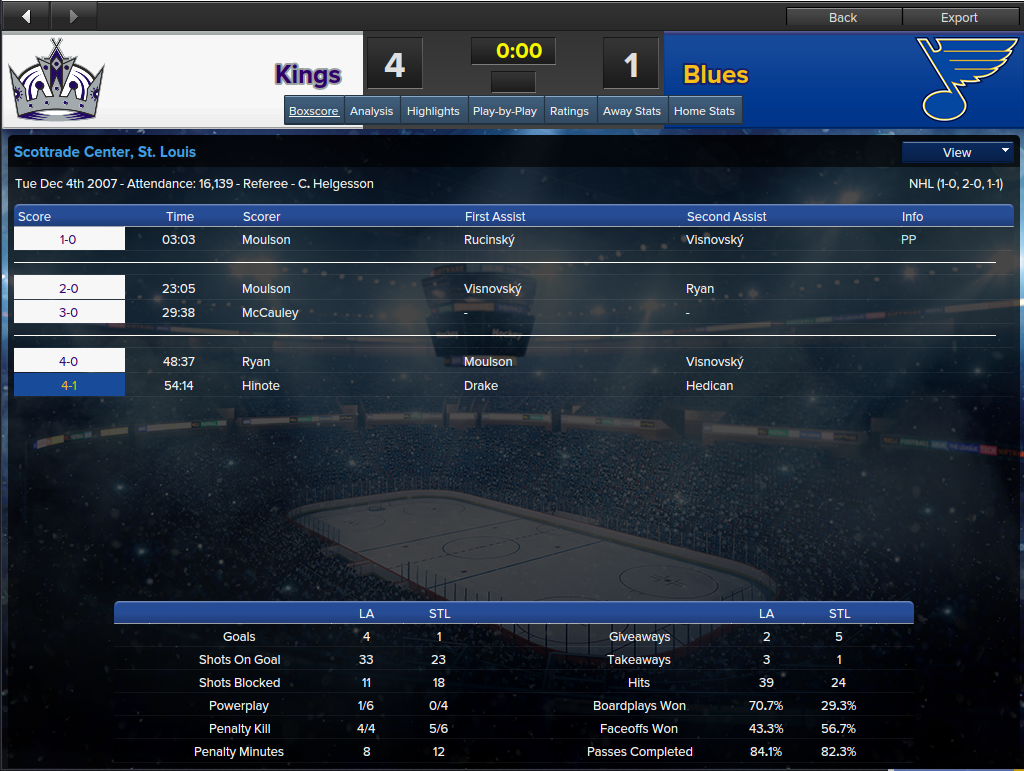Go back with the left arrow button
The width and height of the screenshot is (1024, 771).
point(26,16)
